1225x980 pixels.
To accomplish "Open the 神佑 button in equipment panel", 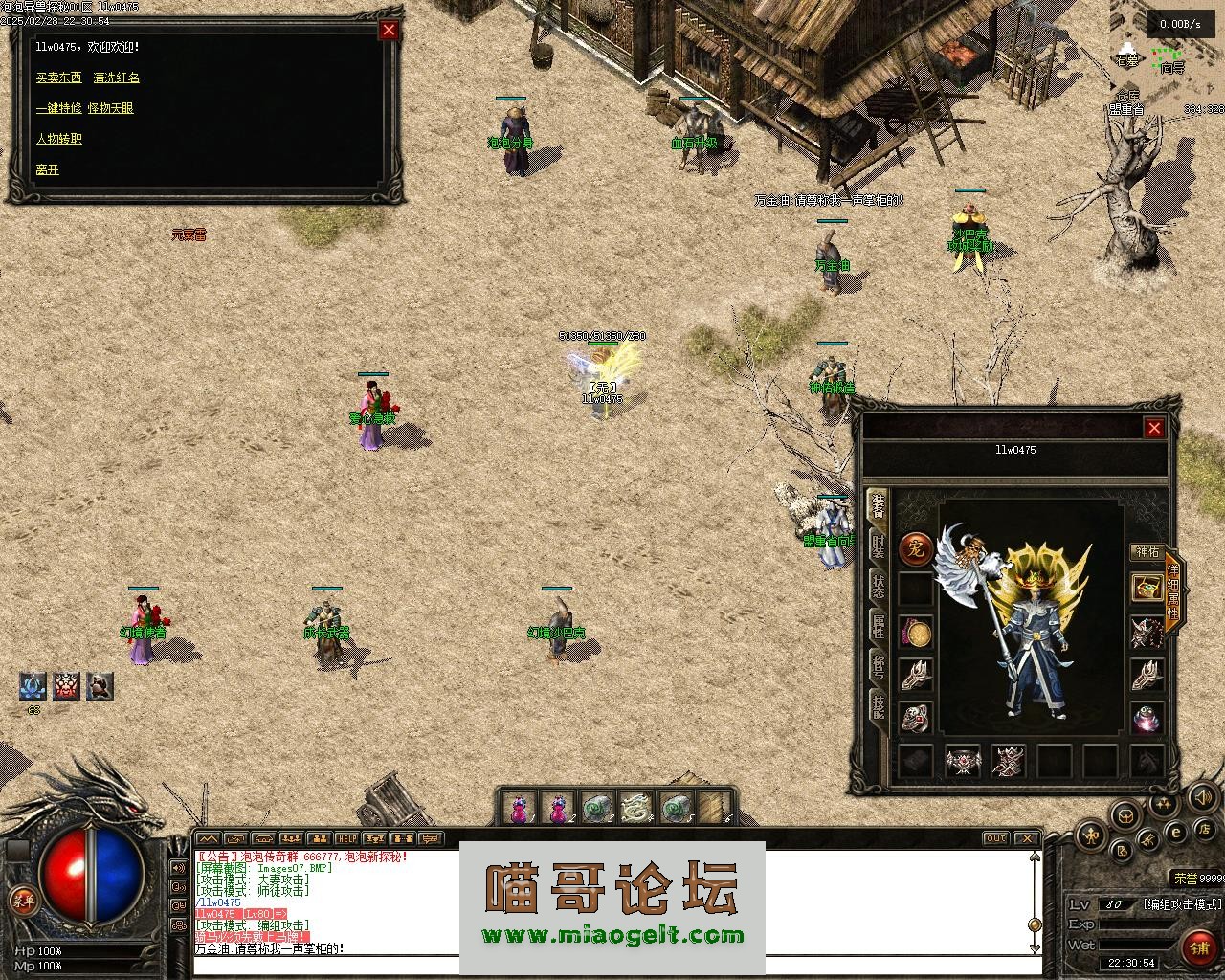I will (x=1147, y=552).
